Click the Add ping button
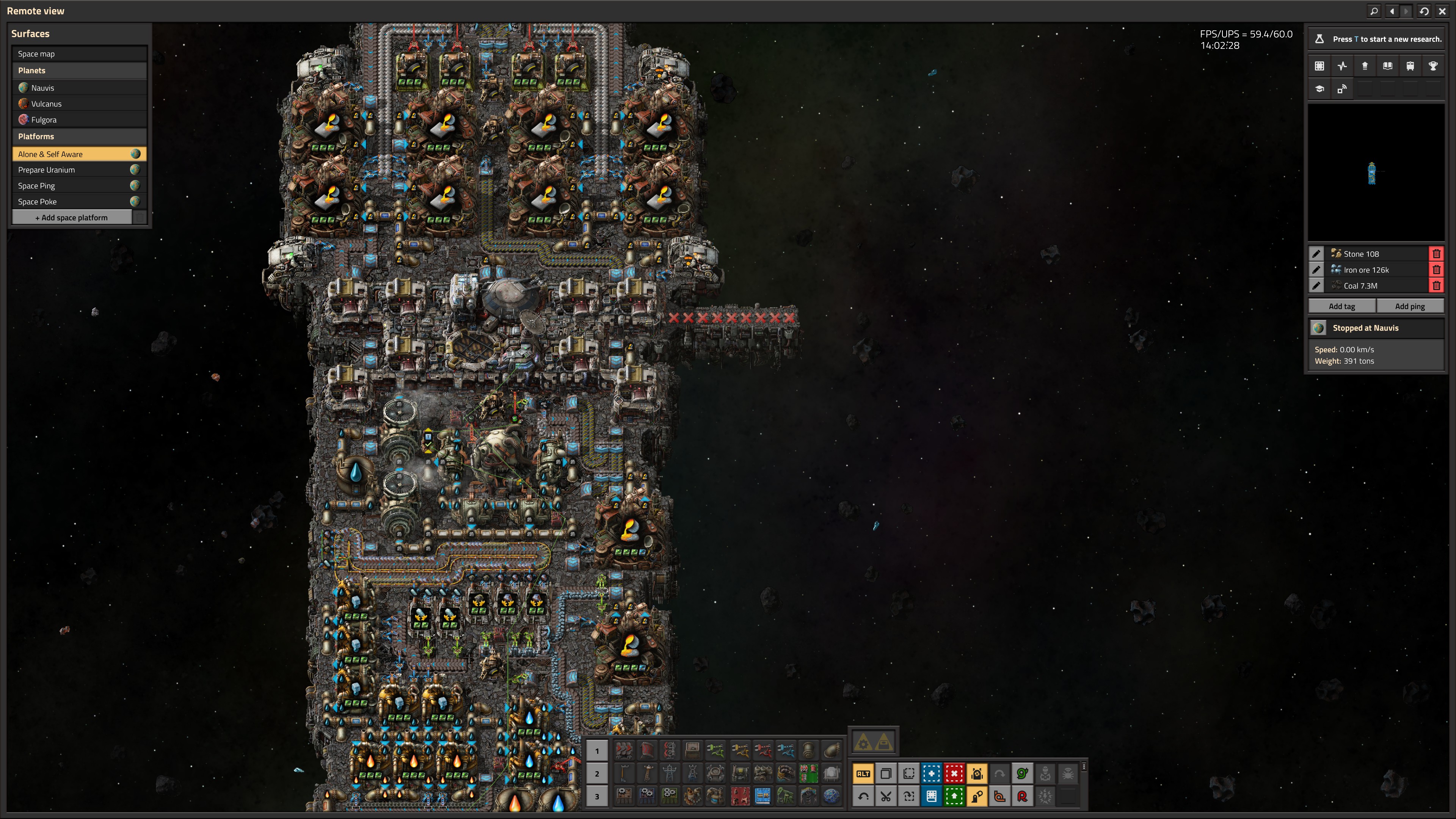This screenshot has height=819, width=1456. tap(1410, 306)
